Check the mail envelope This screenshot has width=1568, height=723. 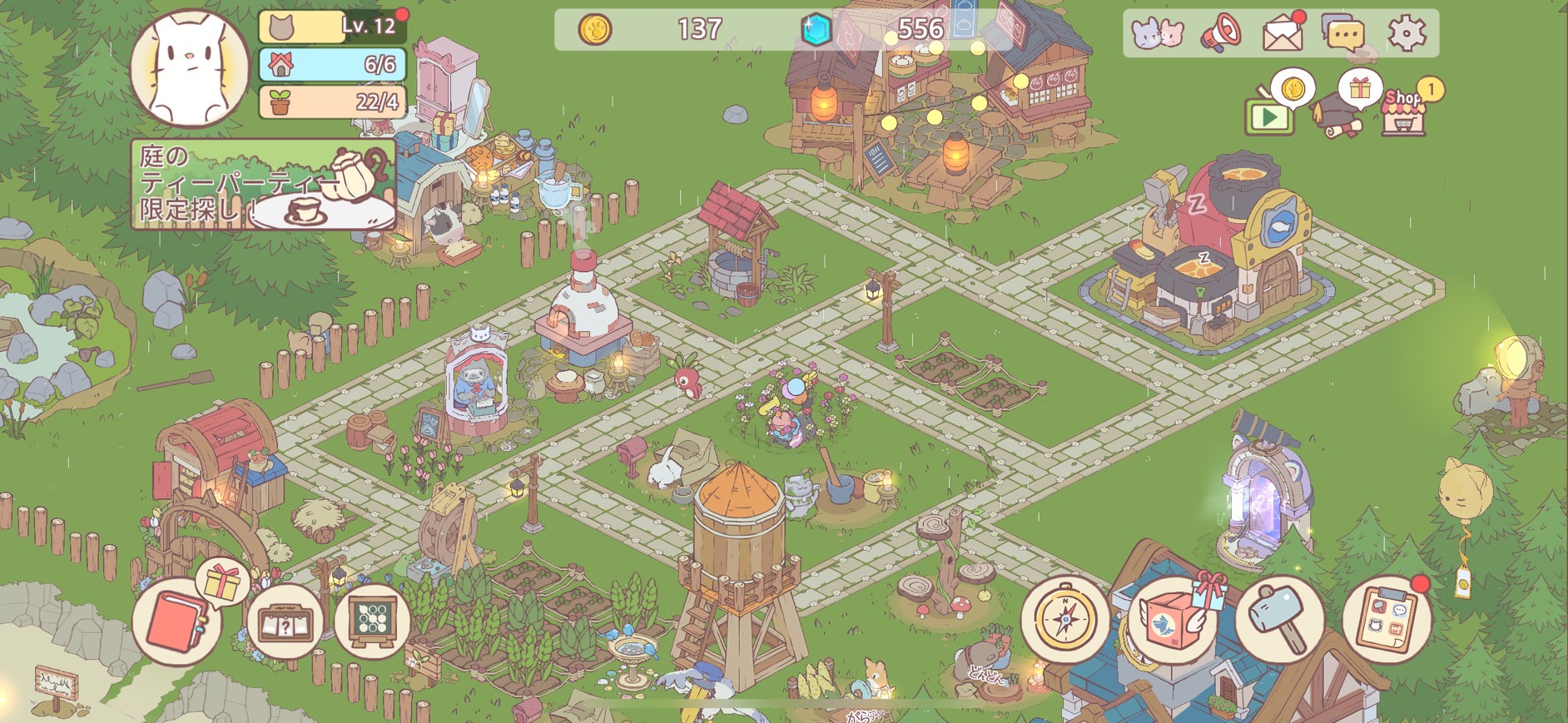pos(1283,33)
